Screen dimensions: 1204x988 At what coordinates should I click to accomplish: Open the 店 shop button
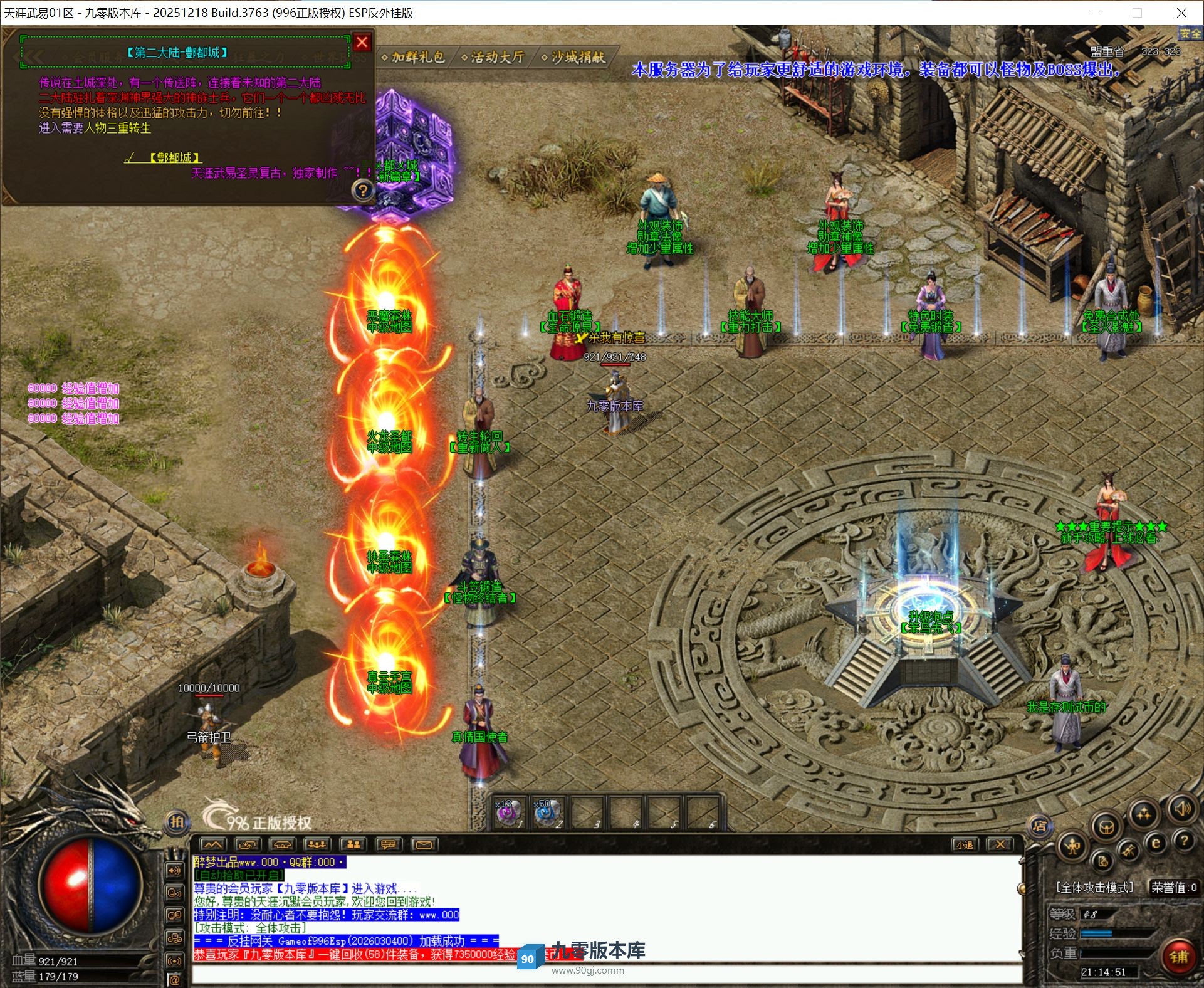(1039, 826)
